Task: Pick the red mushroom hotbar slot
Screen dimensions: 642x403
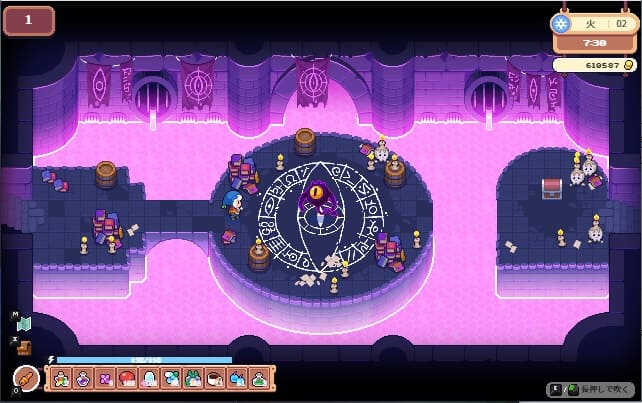Action: click(x=127, y=380)
